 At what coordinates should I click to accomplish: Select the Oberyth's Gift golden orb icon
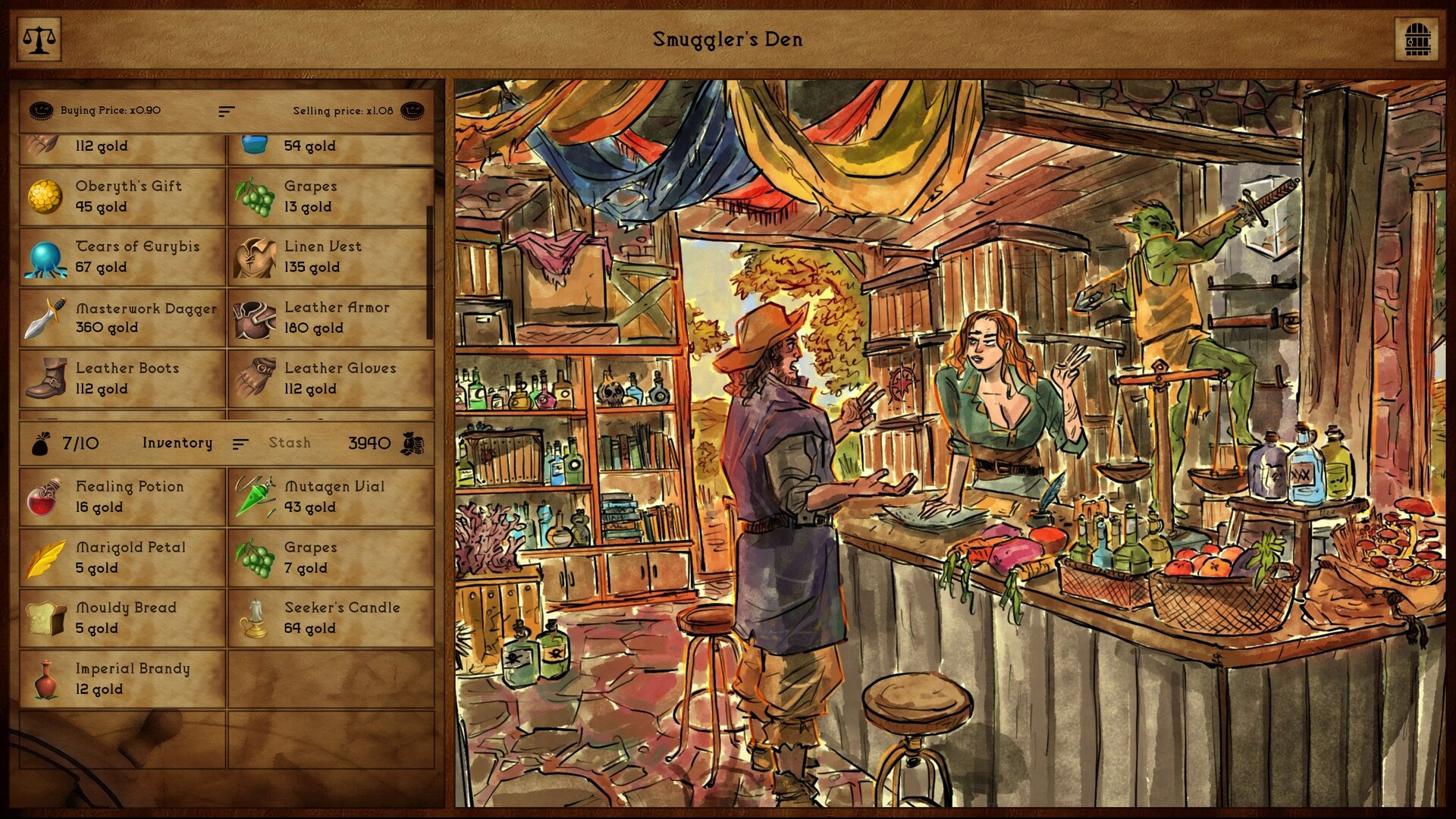pos(45,196)
